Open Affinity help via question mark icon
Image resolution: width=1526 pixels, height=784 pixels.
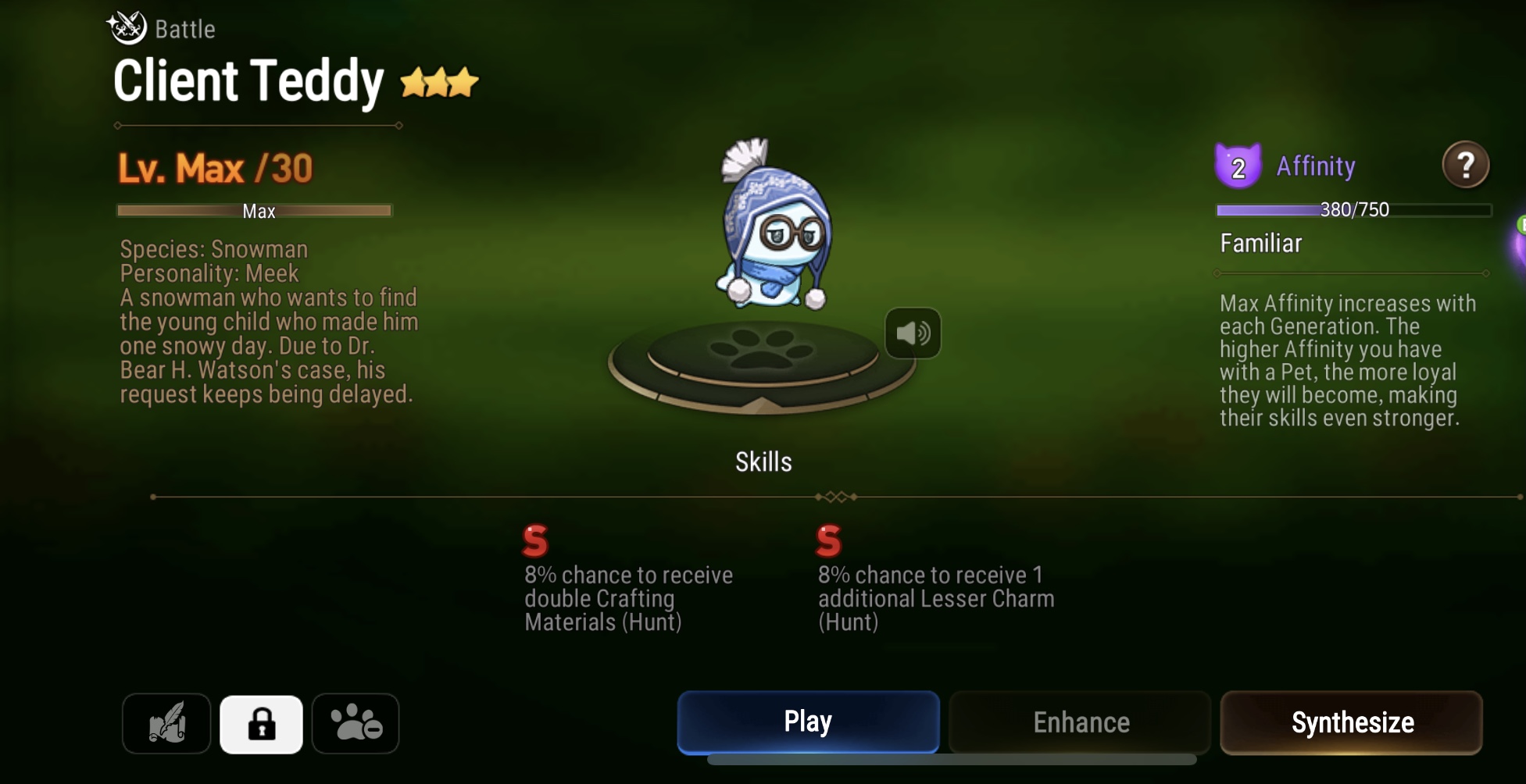pos(1467,165)
